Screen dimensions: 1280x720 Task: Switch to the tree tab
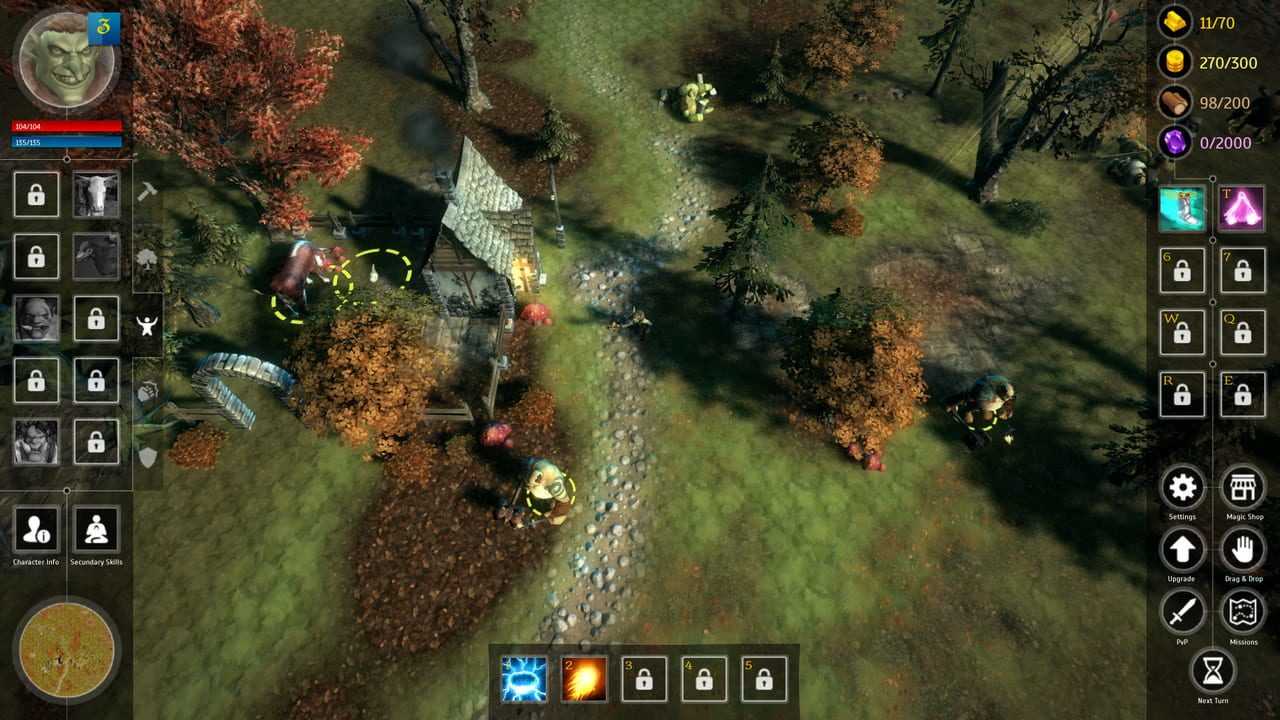tap(147, 260)
